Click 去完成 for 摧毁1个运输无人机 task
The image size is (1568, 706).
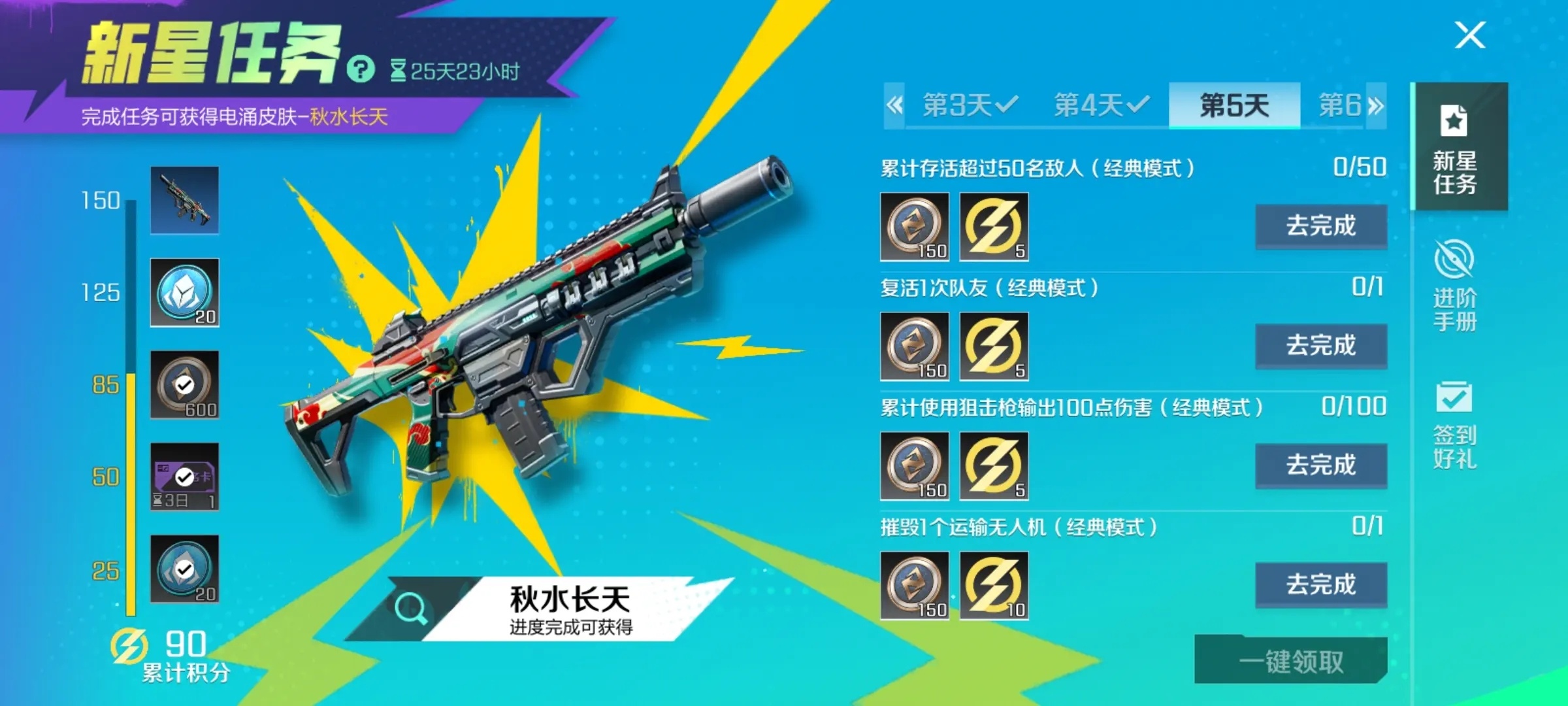click(1321, 584)
